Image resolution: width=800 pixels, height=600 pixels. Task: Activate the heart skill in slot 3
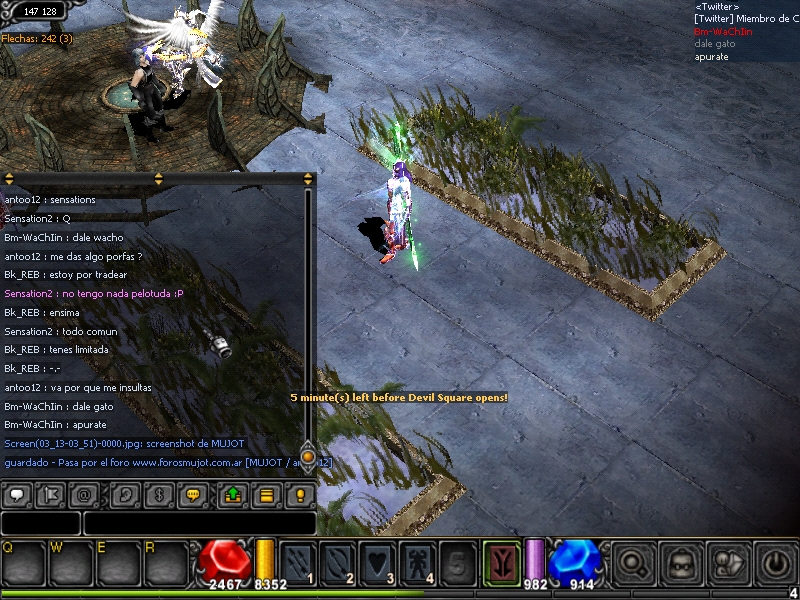pyautogui.click(x=379, y=561)
